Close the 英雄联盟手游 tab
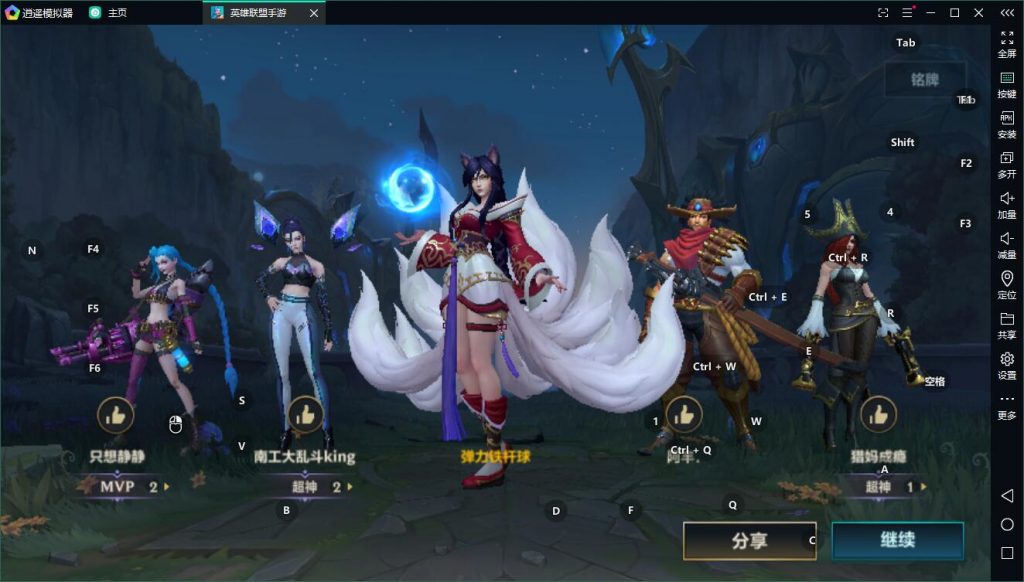This screenshot has width=1024, height=582. tap(314, 13)
